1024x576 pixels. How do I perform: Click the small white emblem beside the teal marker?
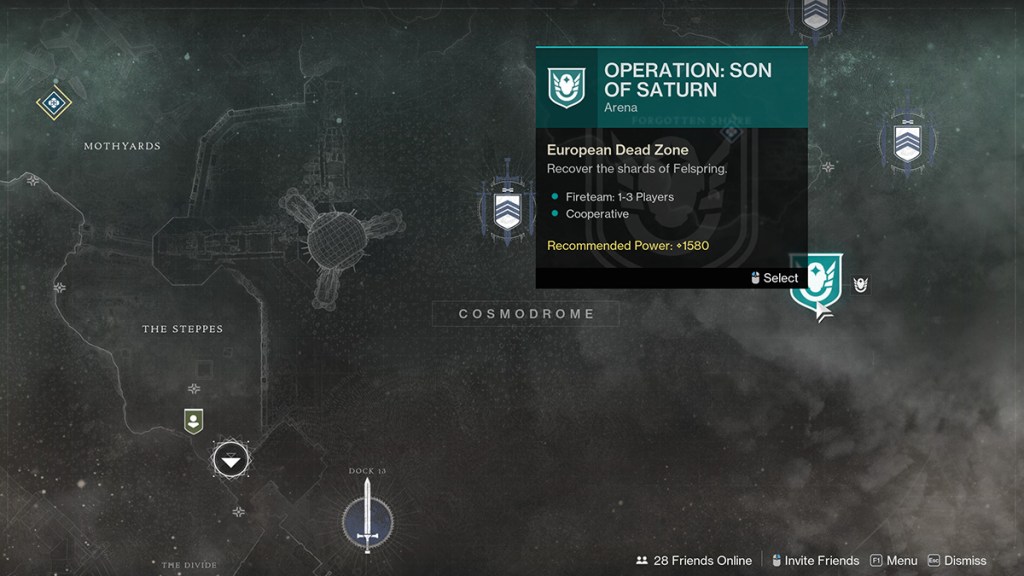860,285
